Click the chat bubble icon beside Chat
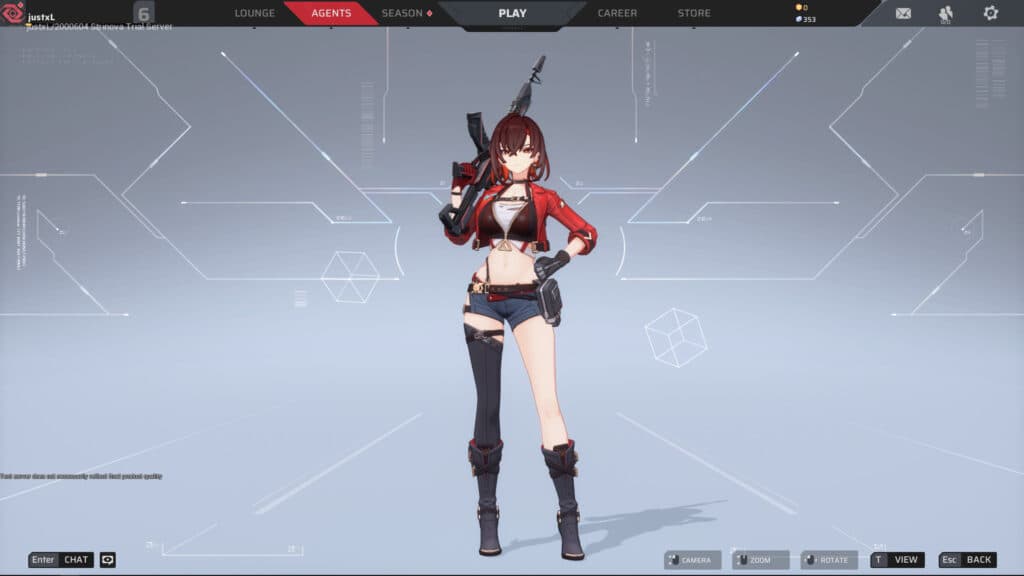This screenshot has width=1024, height=576. [x=107, y=560]
